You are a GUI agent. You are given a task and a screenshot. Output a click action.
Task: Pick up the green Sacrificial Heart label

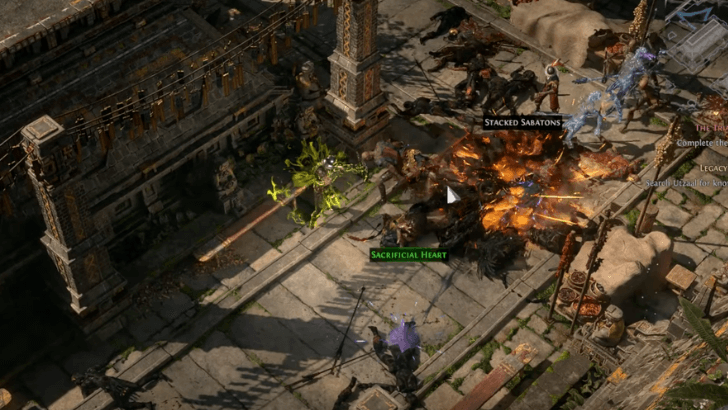(x=408, y=255)
